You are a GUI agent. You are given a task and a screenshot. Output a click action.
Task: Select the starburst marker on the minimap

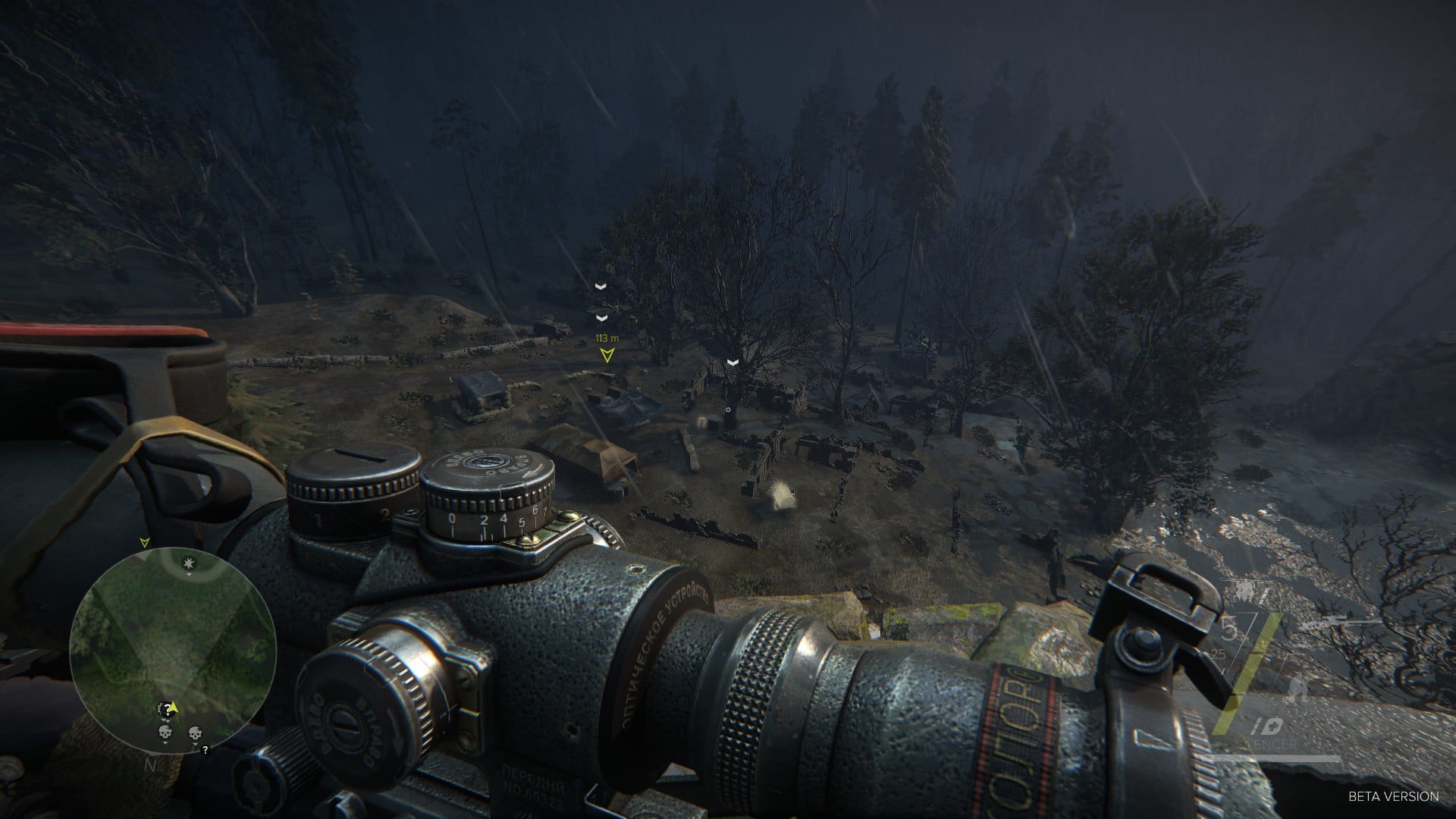pyautogui.click(x=190, y=562)
